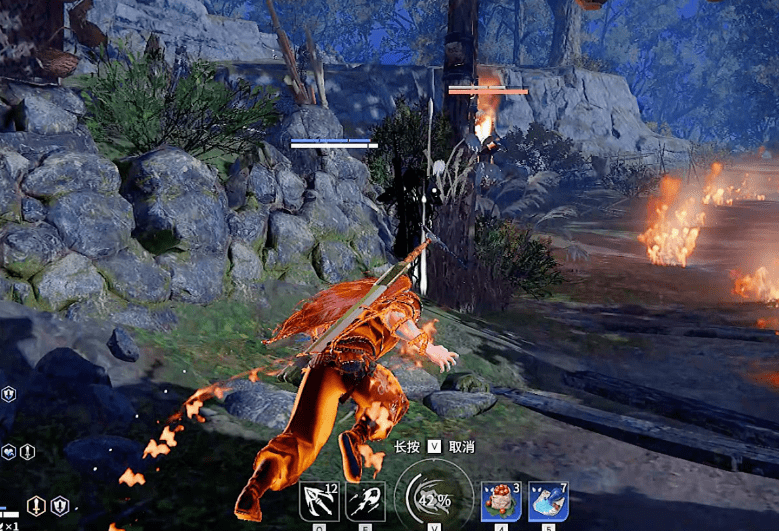Click the circular 42% charge skill

(x=434, y=496)
